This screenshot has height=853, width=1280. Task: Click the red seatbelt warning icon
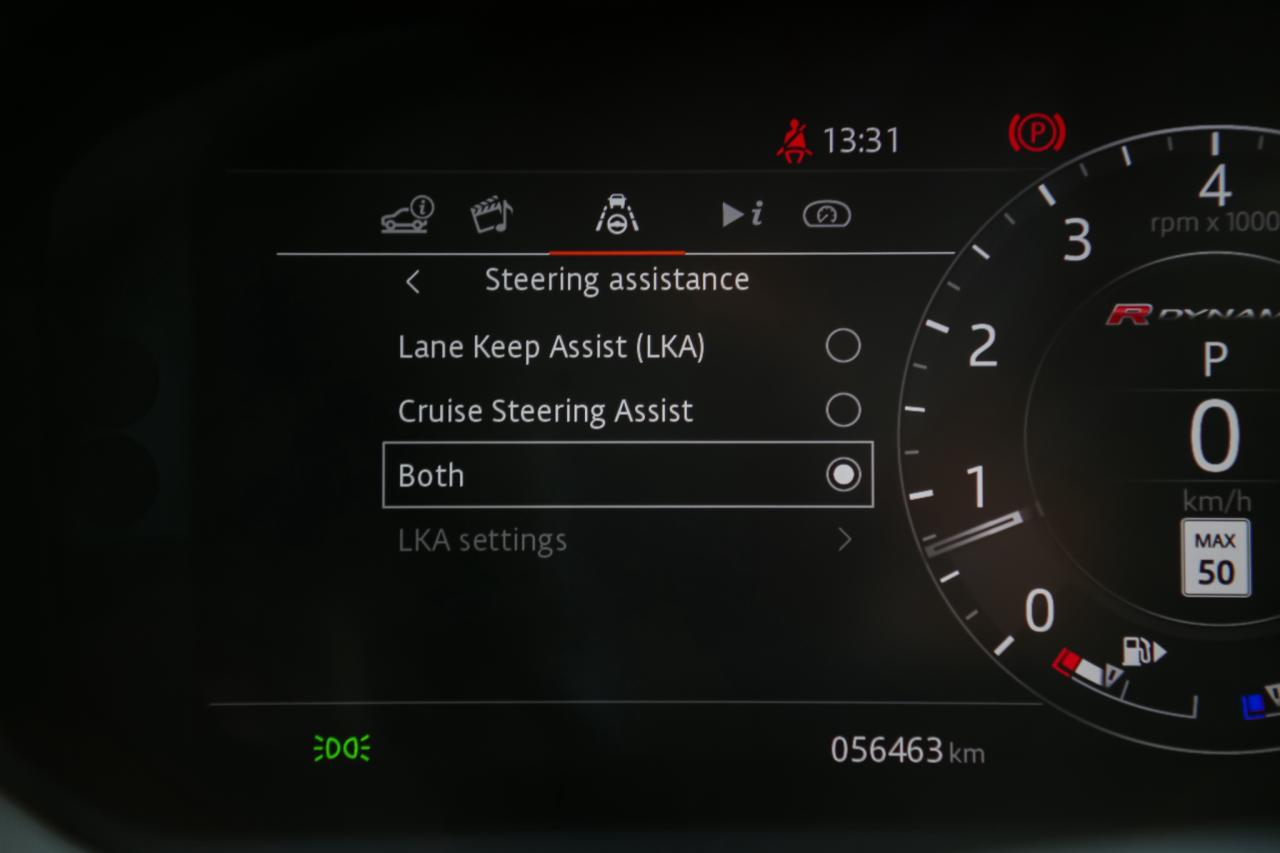pos(793,139)
